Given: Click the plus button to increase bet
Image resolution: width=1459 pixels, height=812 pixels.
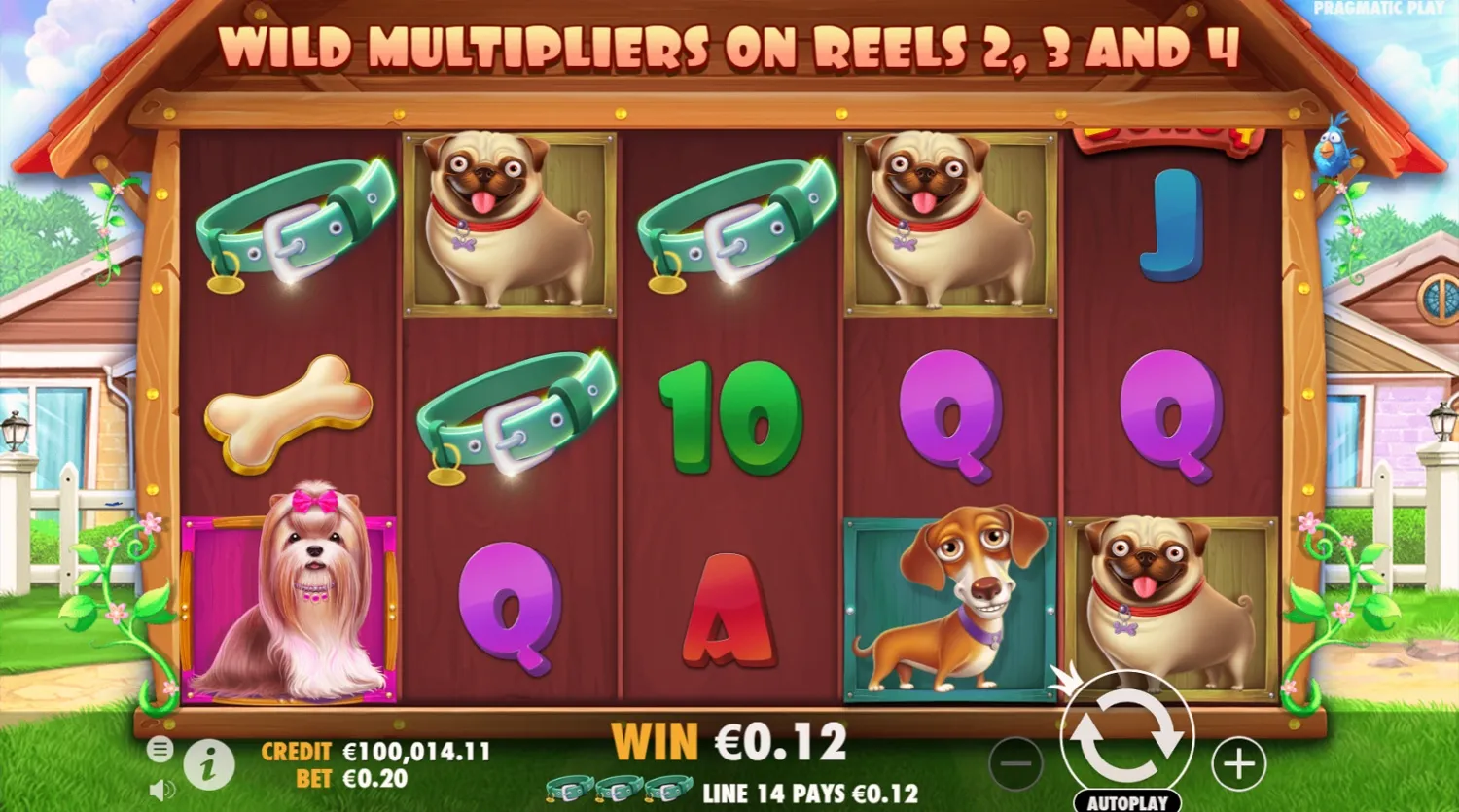Looking at the screenshot, I should coord(1237,765).
